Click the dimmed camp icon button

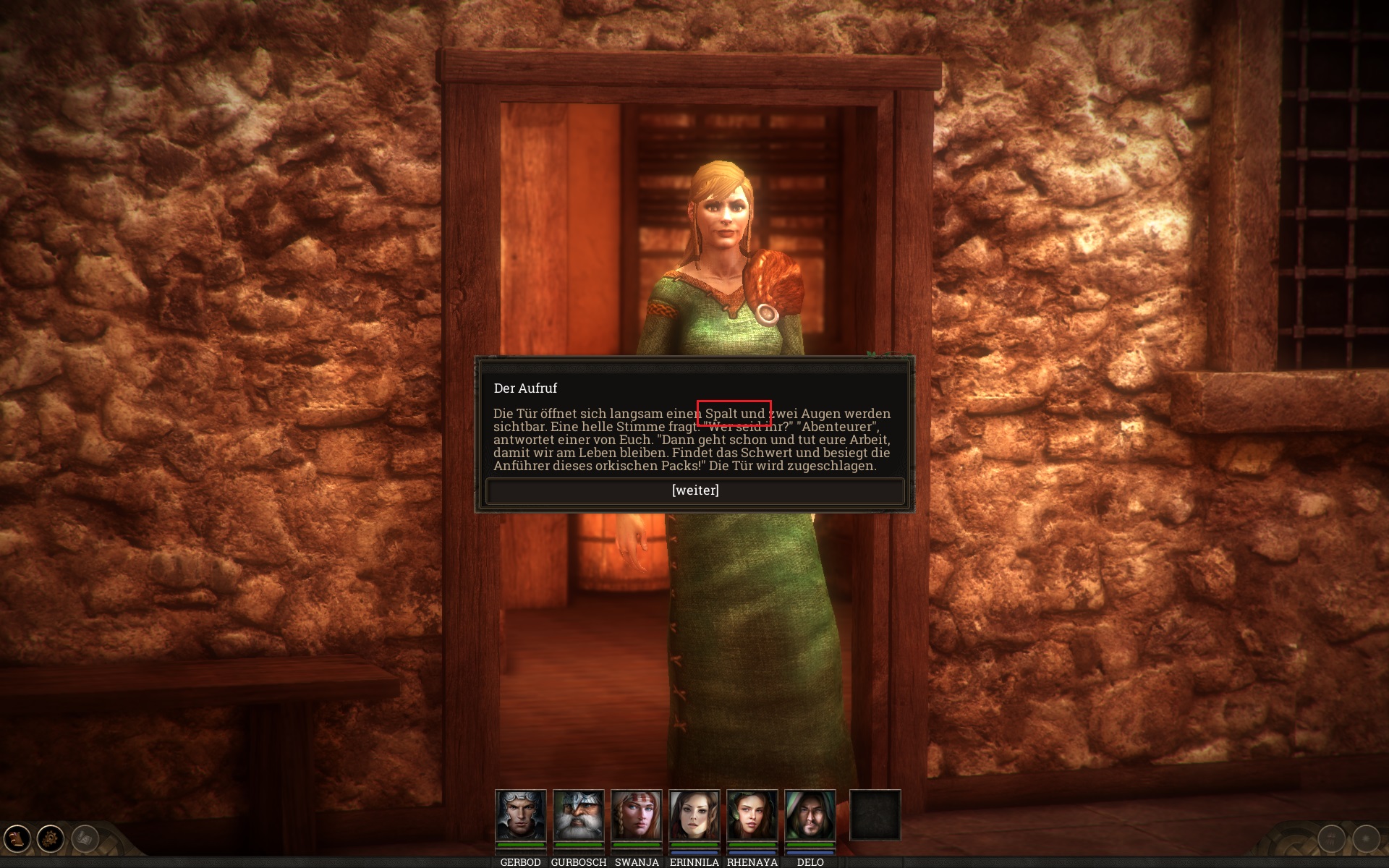pyautogui.click(x=1332, y=839)
